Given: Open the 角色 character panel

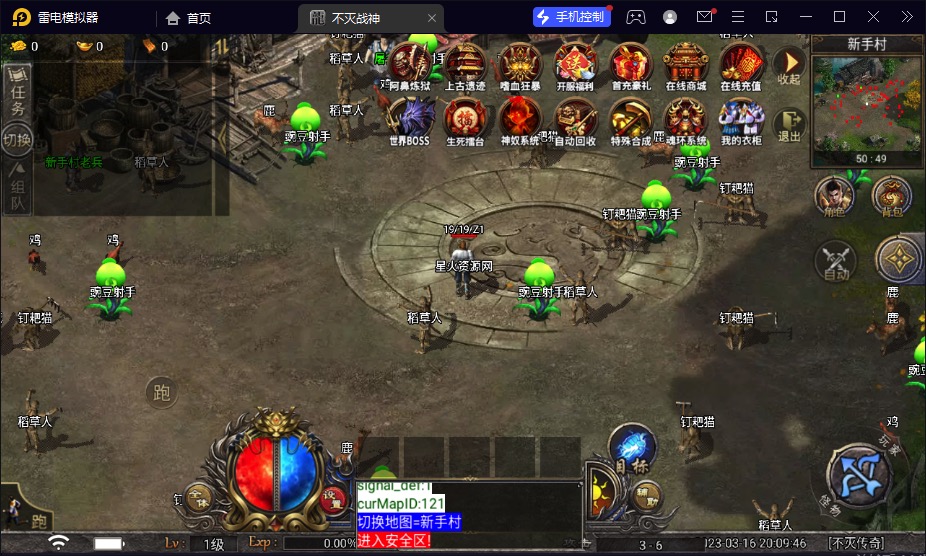Looking at the screenshot, I should pos(834,196).
